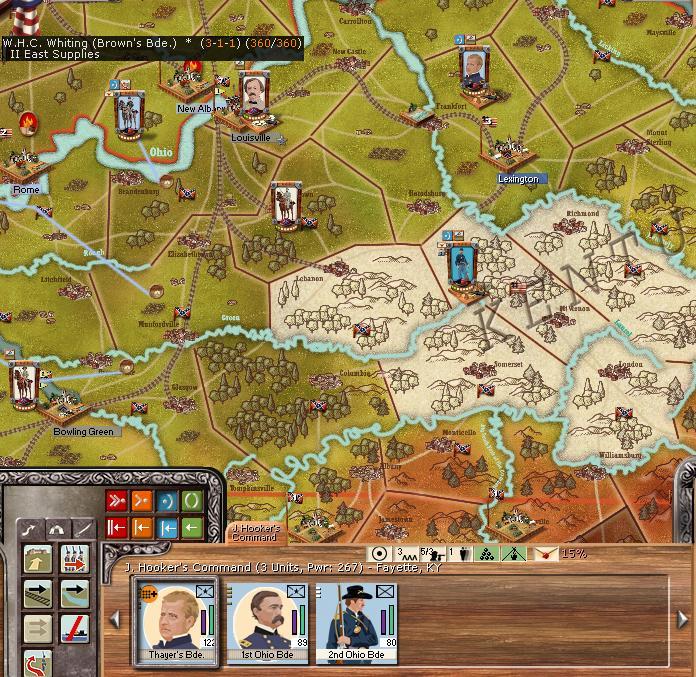696x677 pixels.
Task: Pick the green arrow-to-bar engagement rule
Action: tap(191, 527)
